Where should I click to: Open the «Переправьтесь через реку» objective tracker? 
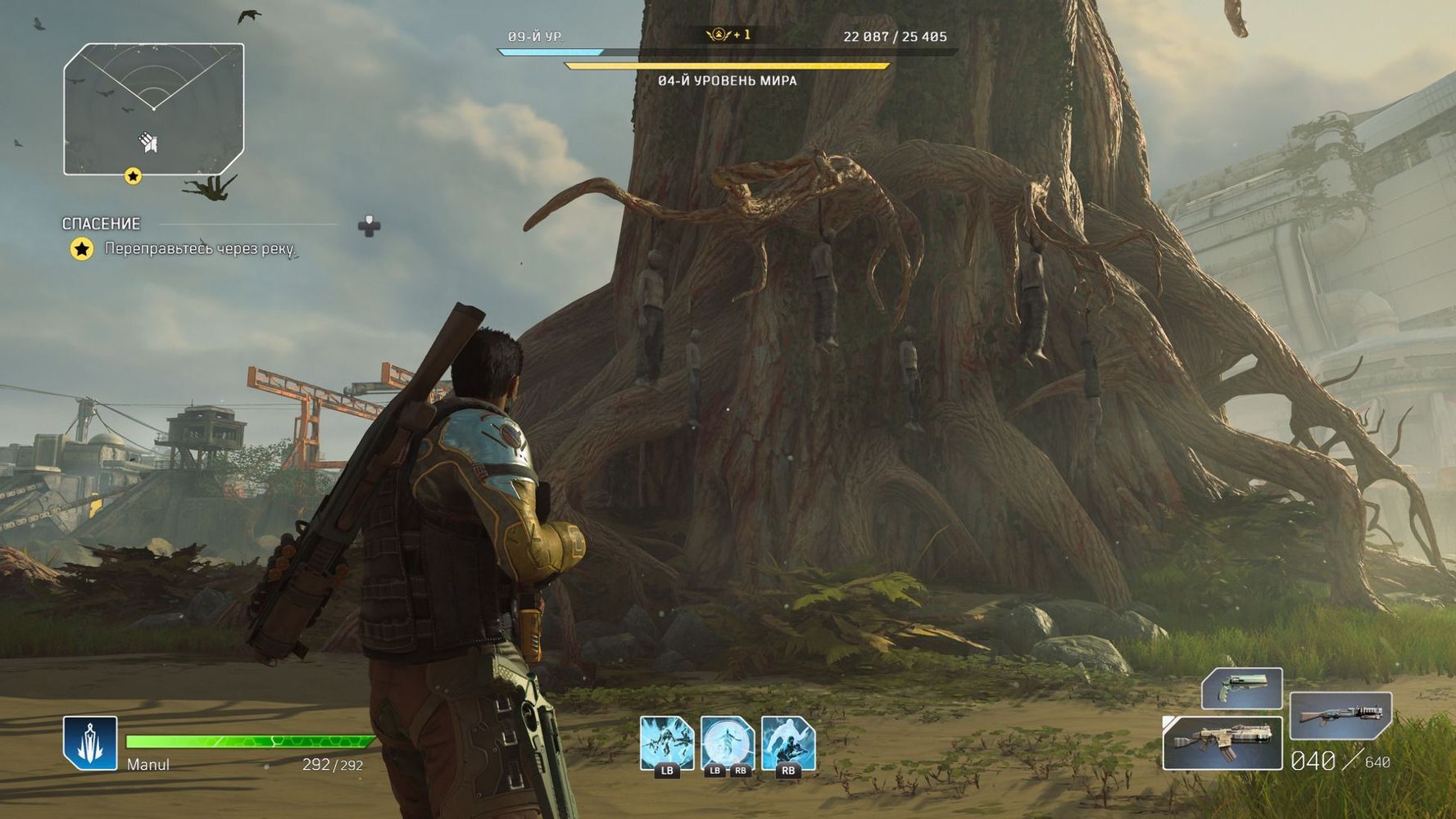pyautogui.click(x=199, y=248)
